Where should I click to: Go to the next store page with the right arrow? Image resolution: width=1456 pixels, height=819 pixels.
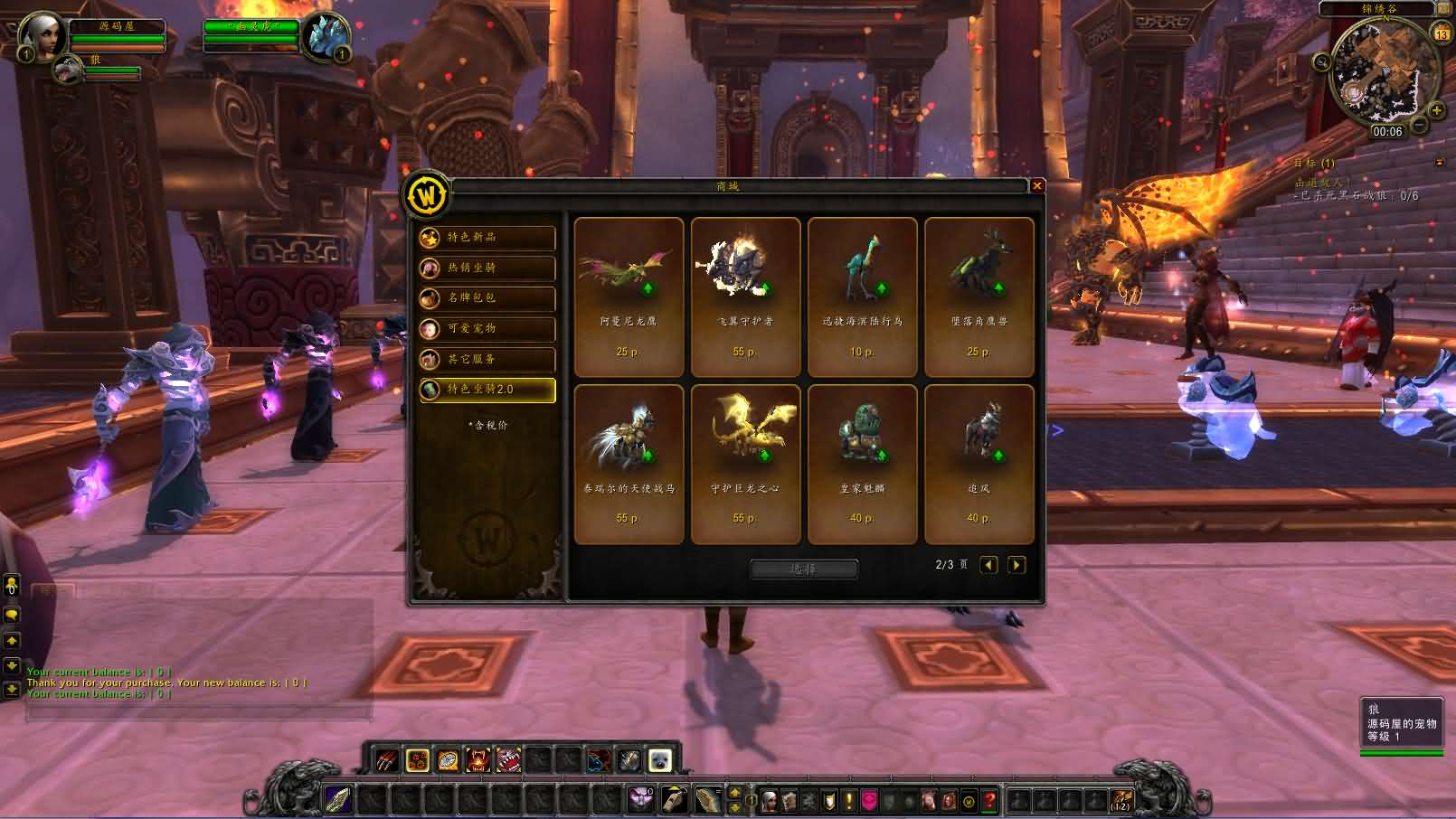1016,564
